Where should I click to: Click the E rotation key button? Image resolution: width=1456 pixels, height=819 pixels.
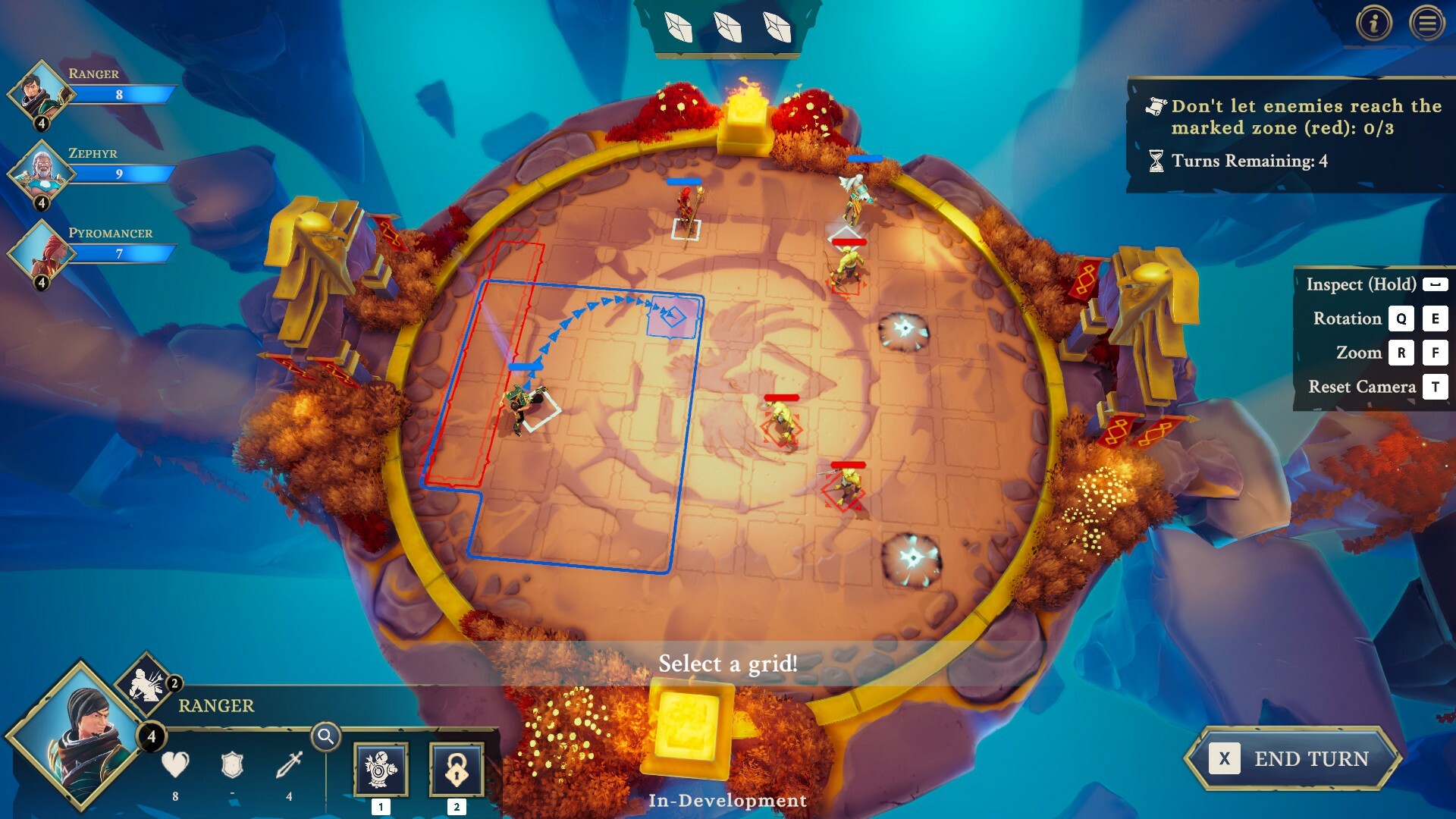point(1434,318)
